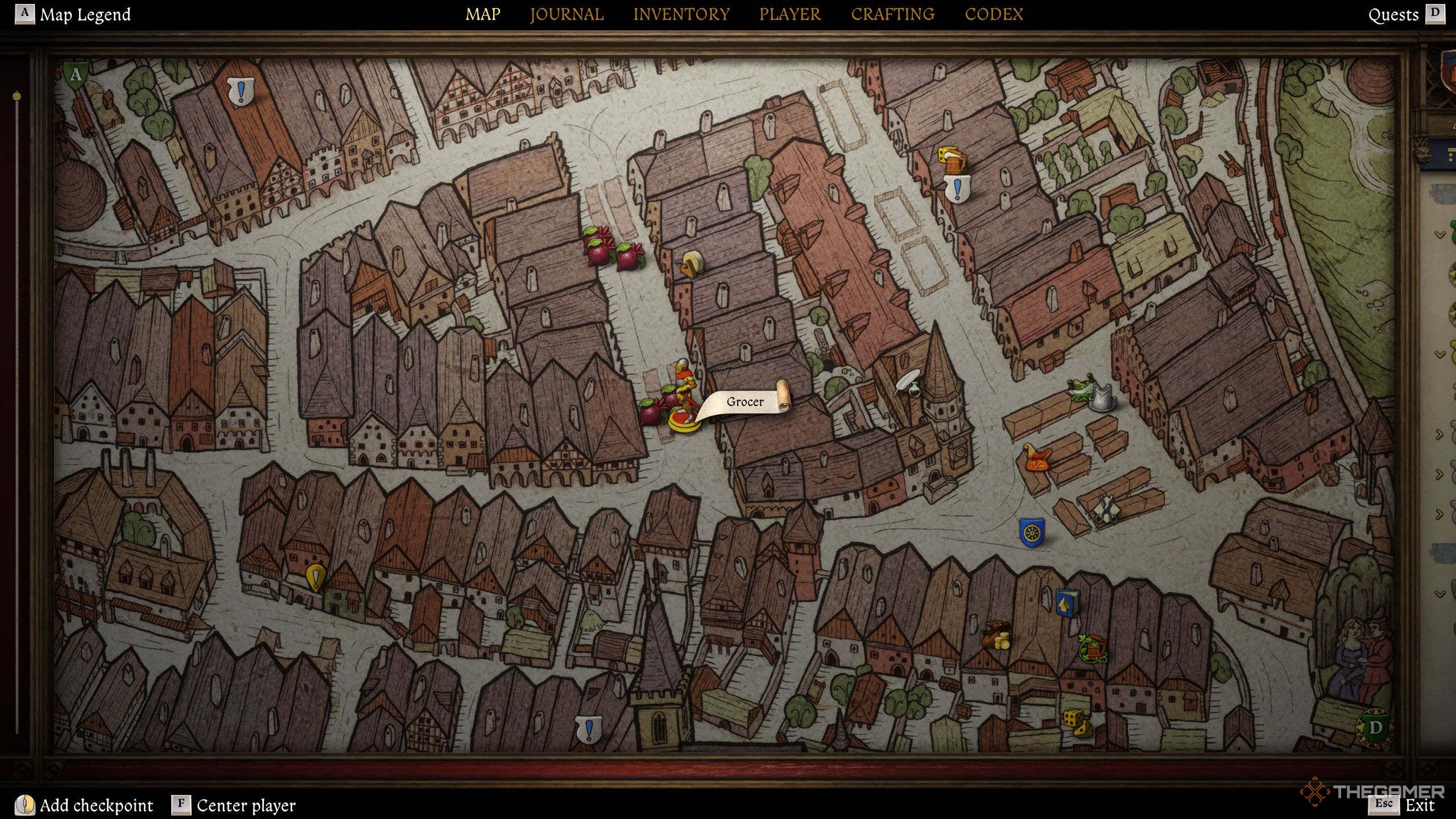Pick the tailor scissors marker
This screenshot has height=819, width=1456.
(1105, 510)
